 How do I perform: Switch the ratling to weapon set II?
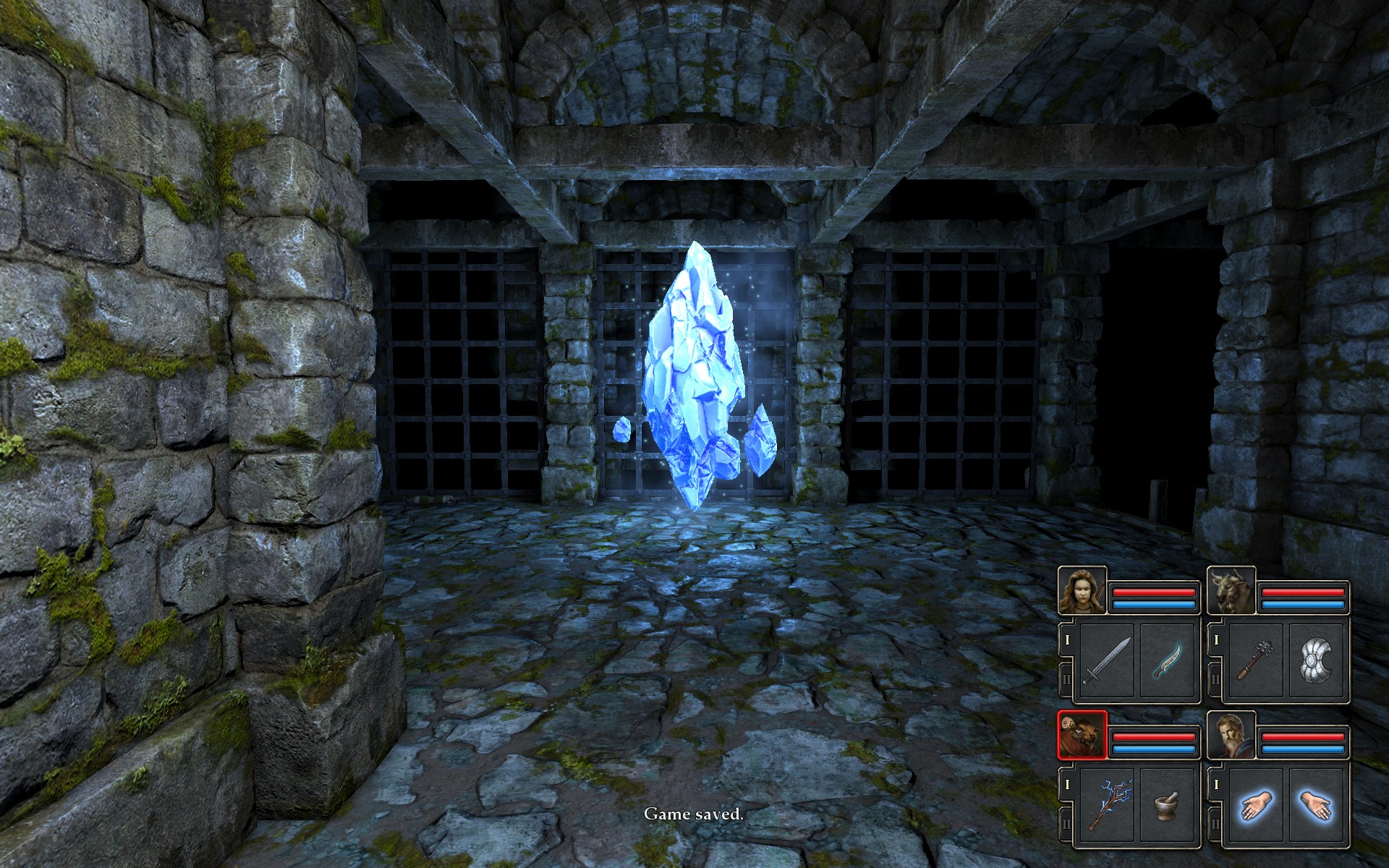tap(1067, 824)
